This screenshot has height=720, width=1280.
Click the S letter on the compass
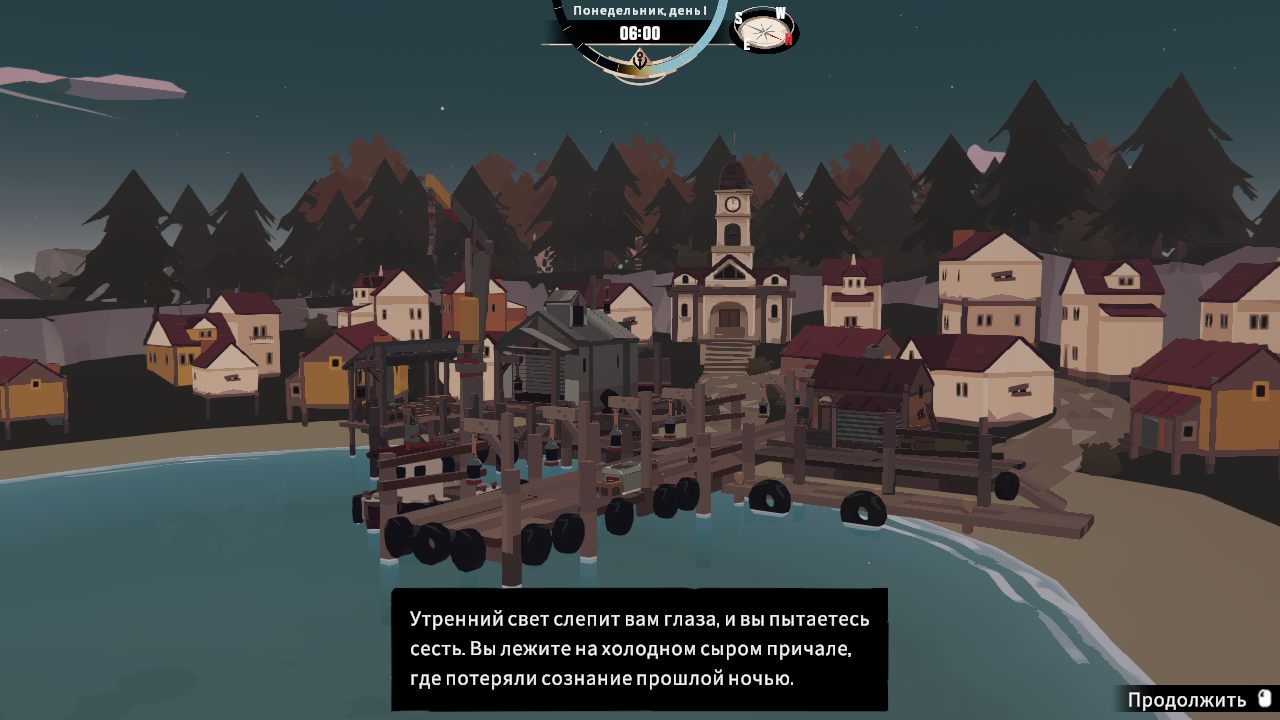739,17
